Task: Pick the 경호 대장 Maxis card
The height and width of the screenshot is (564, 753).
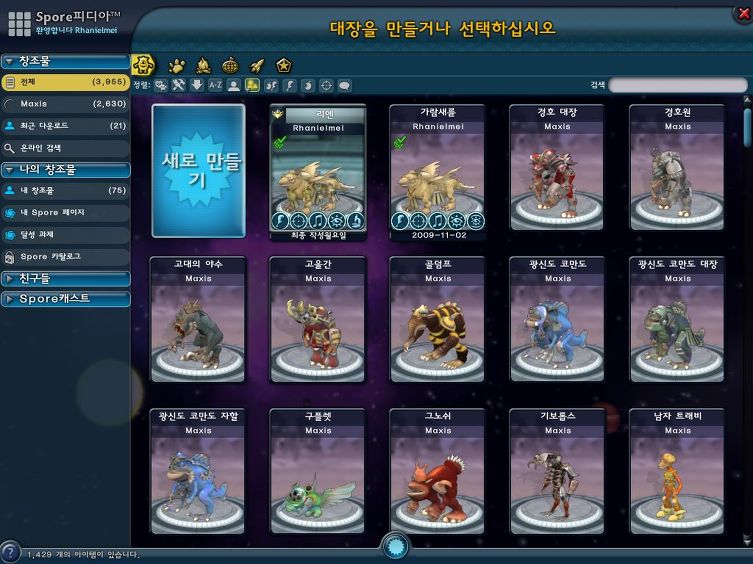Action: pos(557,170)
